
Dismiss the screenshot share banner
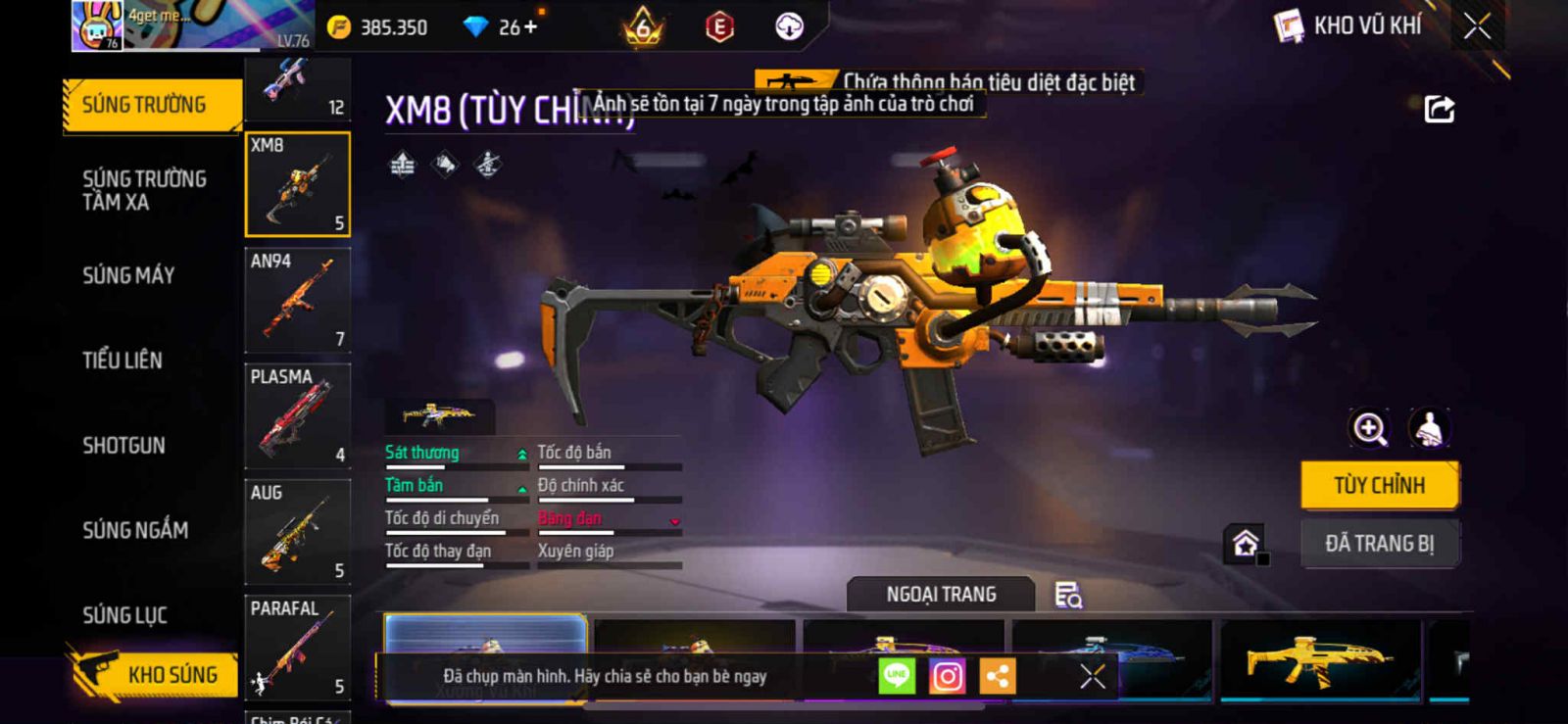pyautogui.click(x=1092, y=676)
